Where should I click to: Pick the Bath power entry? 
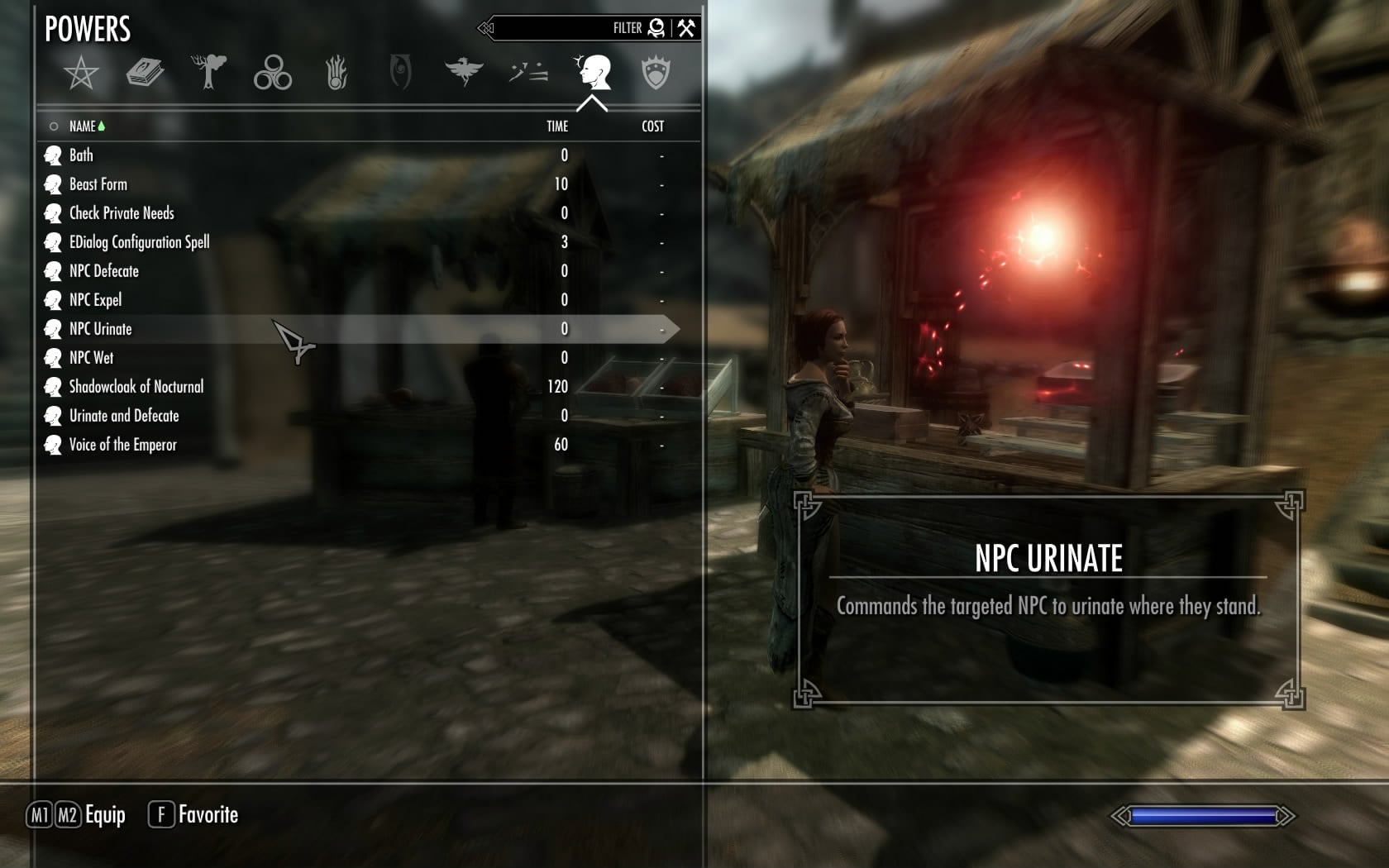tap(81, 155)
